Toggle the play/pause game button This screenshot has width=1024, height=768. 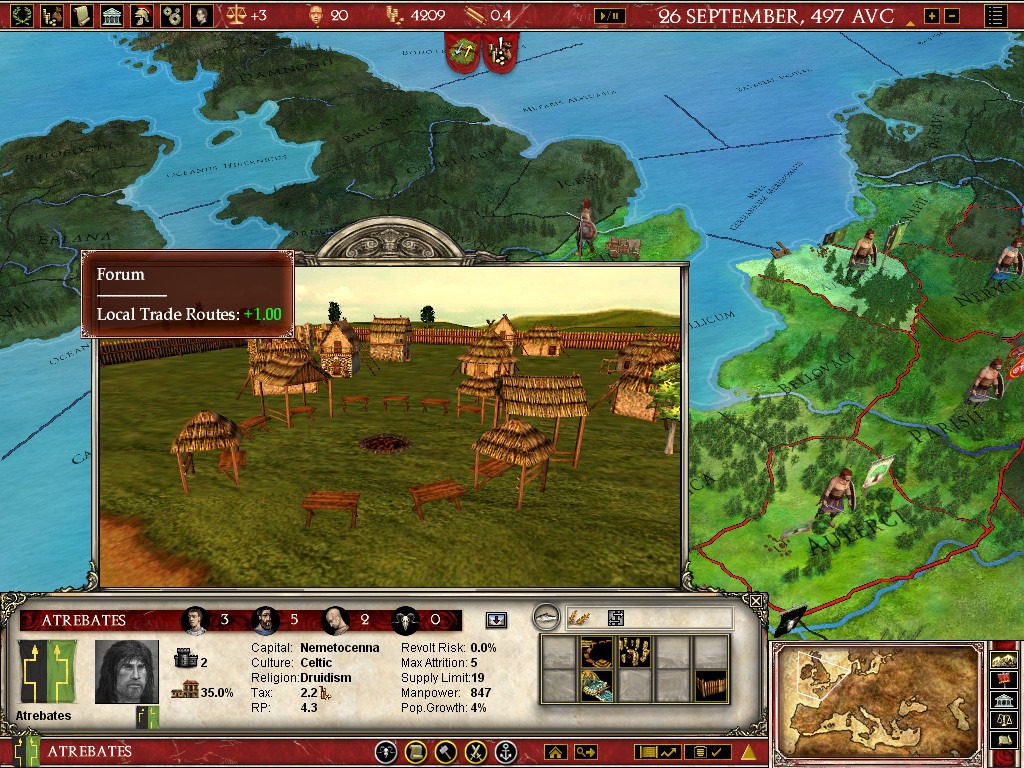tap(608, 16)
